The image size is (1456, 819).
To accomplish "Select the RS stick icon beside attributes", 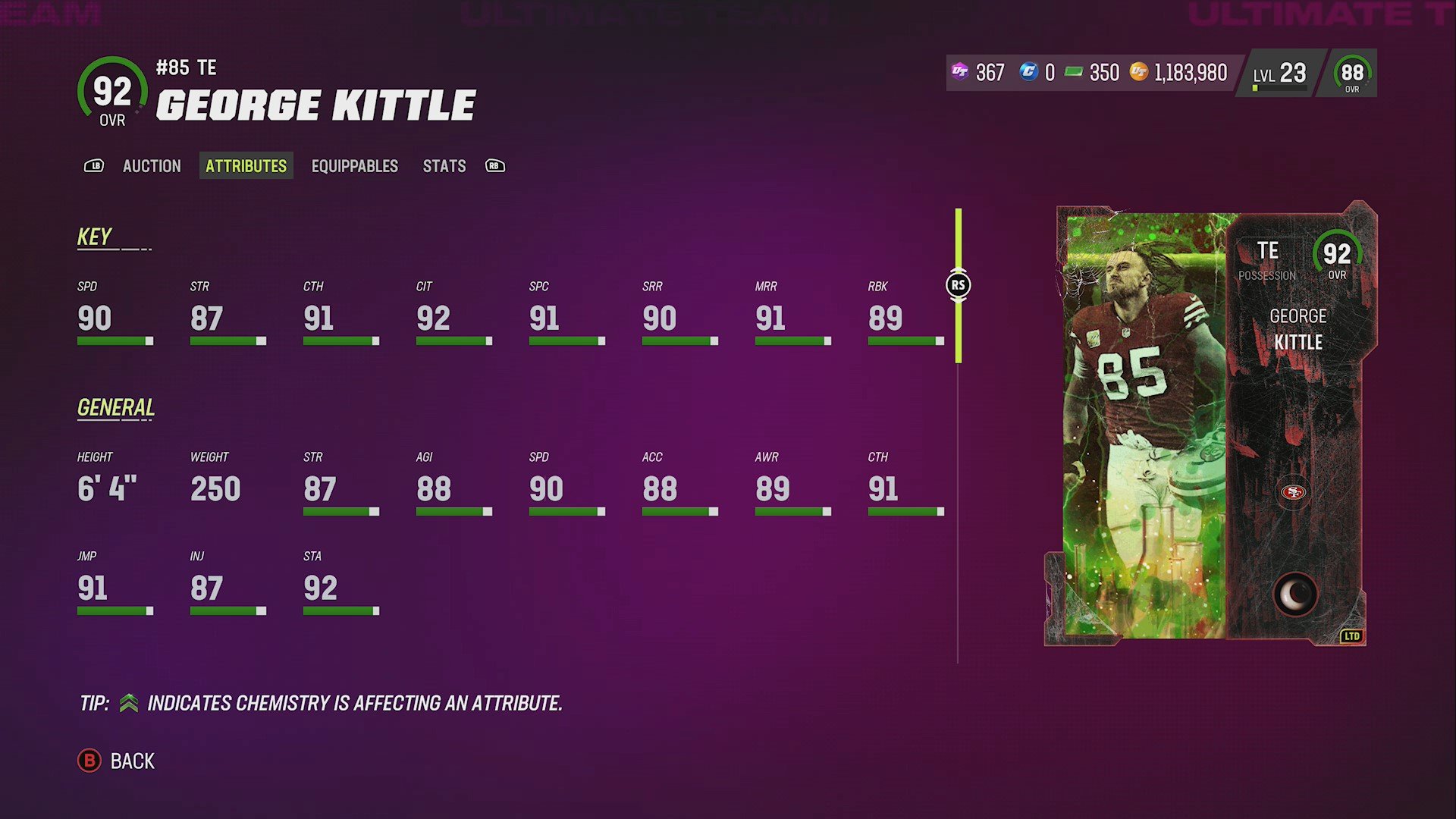I will click(x=959, y=284).
